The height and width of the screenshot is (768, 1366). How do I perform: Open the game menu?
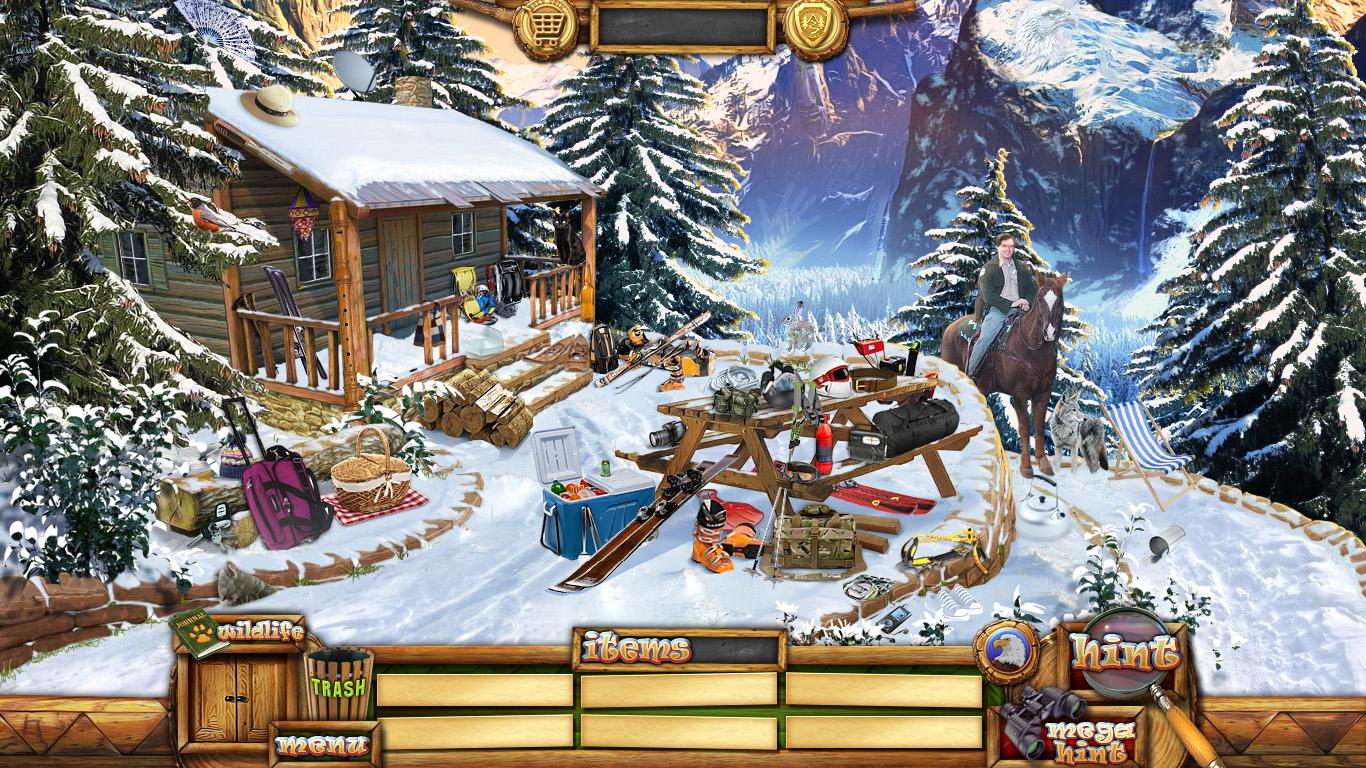(321, 744)
